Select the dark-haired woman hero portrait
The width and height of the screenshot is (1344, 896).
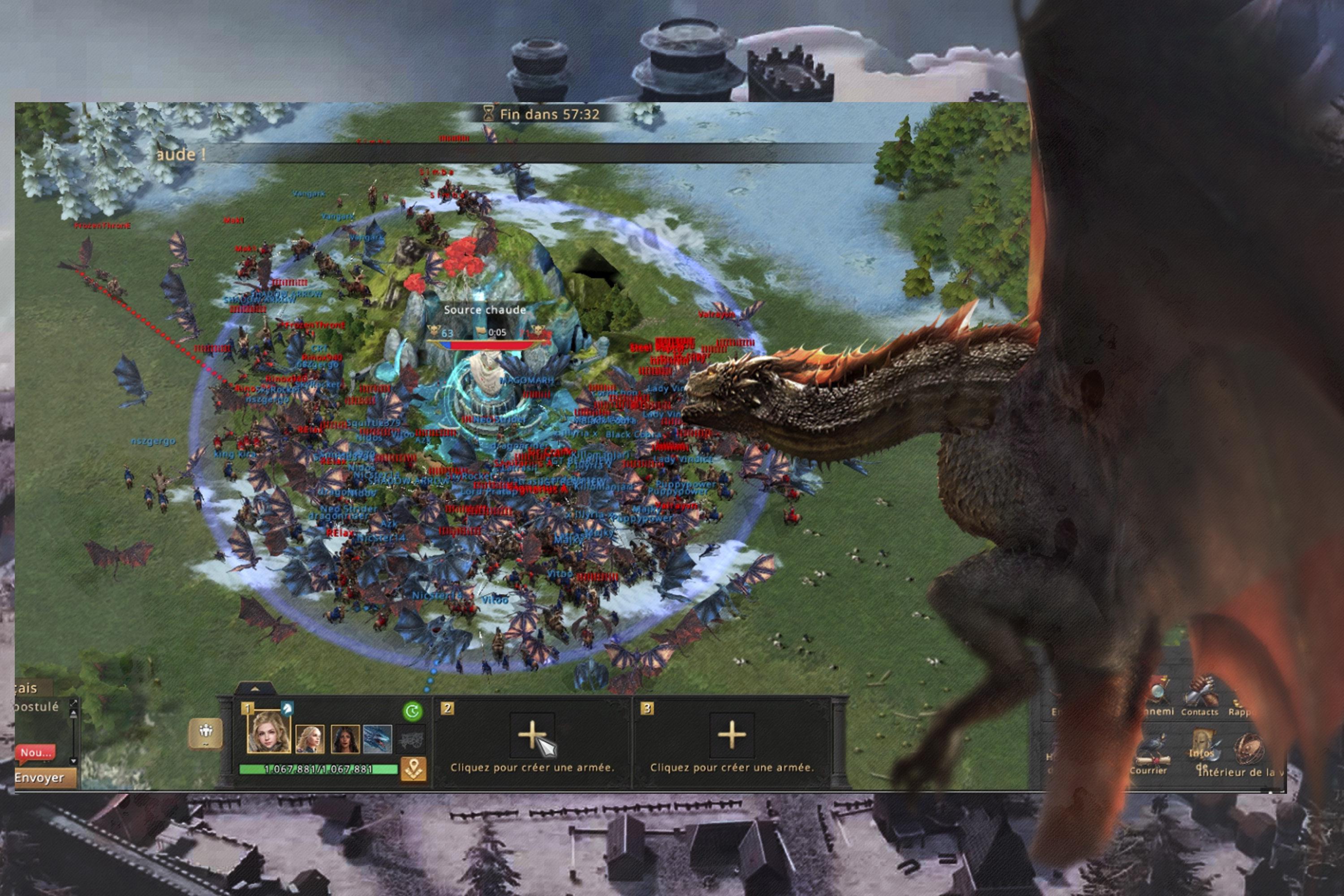[345, 739]
